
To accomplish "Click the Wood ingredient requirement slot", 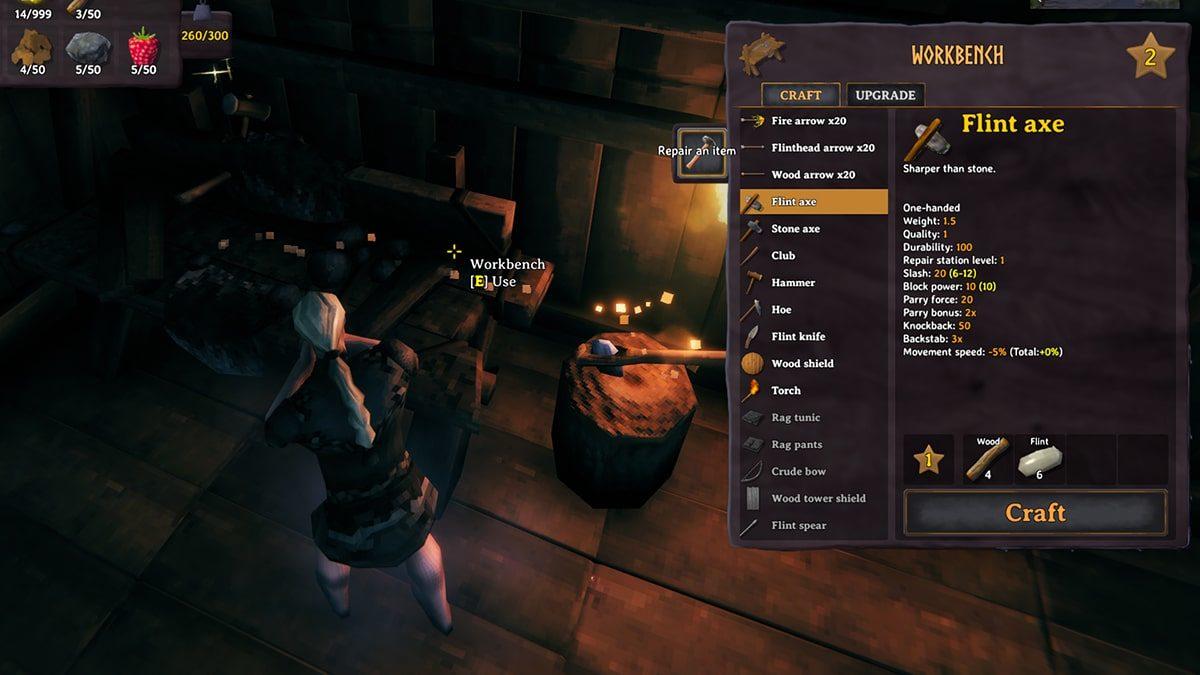I will point(988,459).
